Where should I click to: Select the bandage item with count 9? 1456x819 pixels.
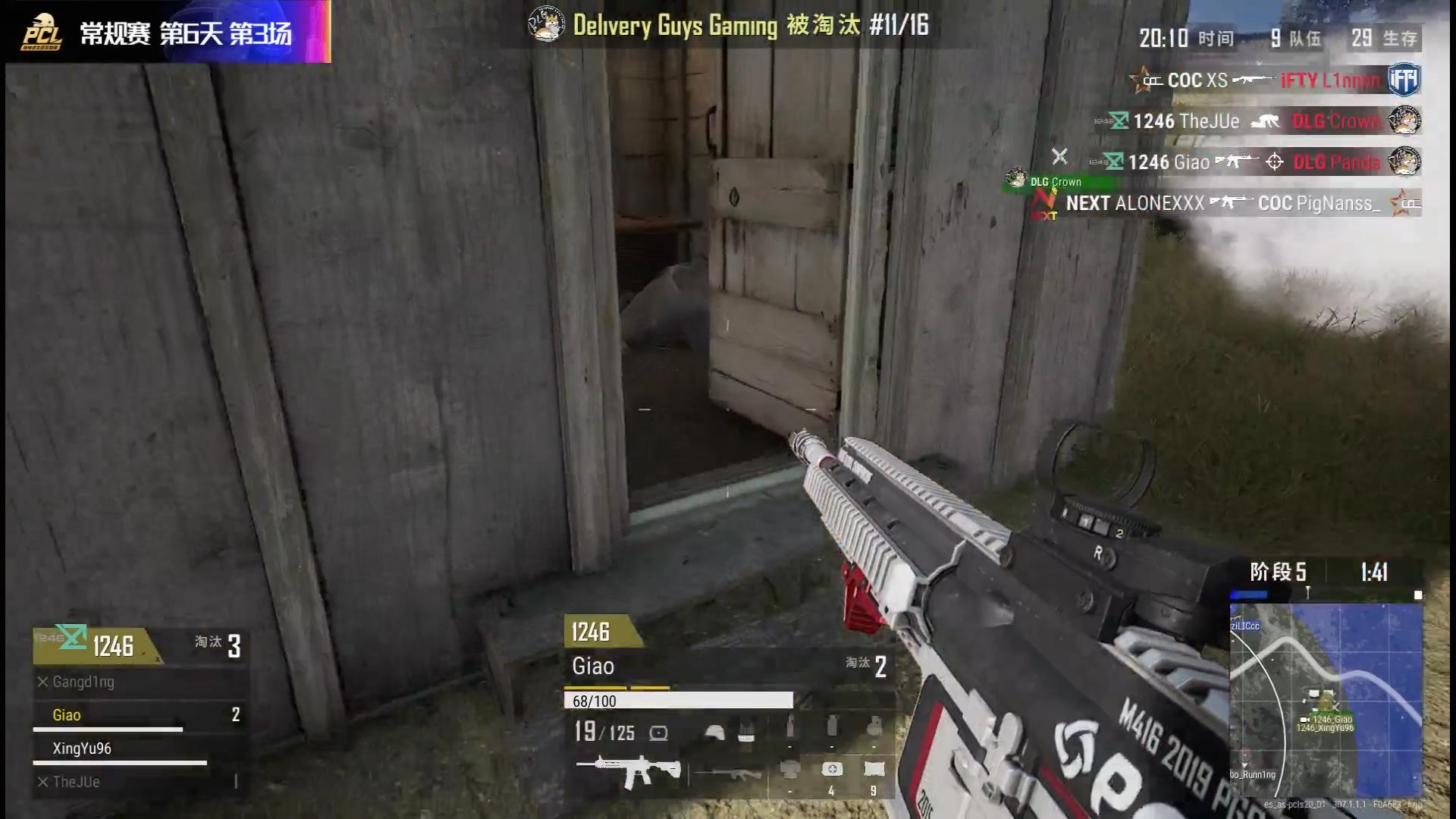874,770
